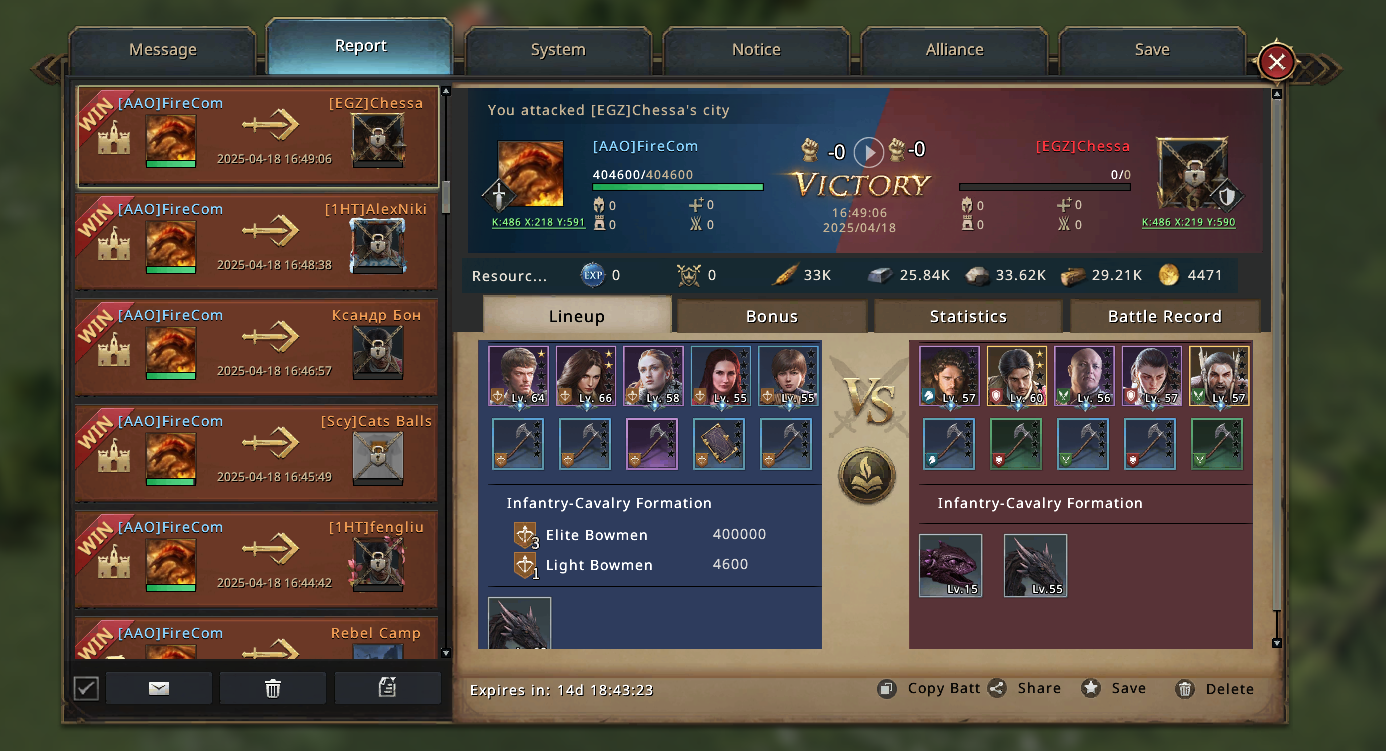The width and height of the screenshot is (1386, 751).
Task: Copy the battle report
Action: [x=929, y=688]
